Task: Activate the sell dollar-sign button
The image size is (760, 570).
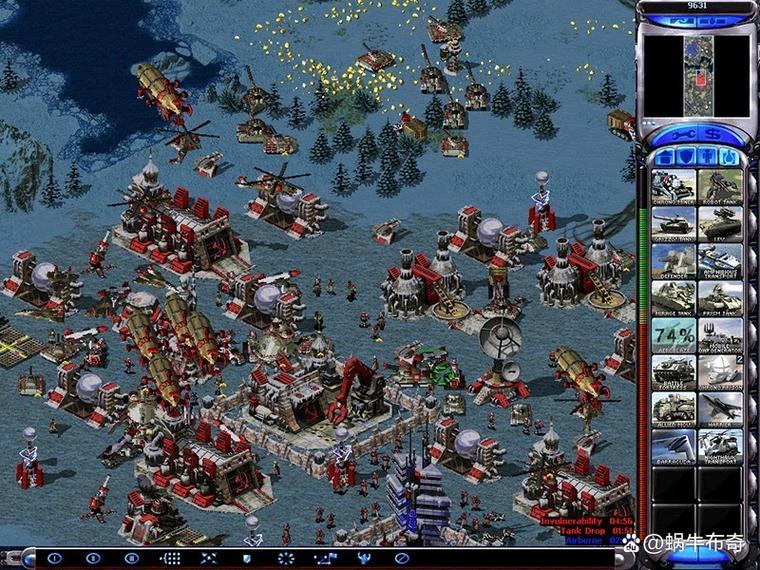Action: point(713,134)
